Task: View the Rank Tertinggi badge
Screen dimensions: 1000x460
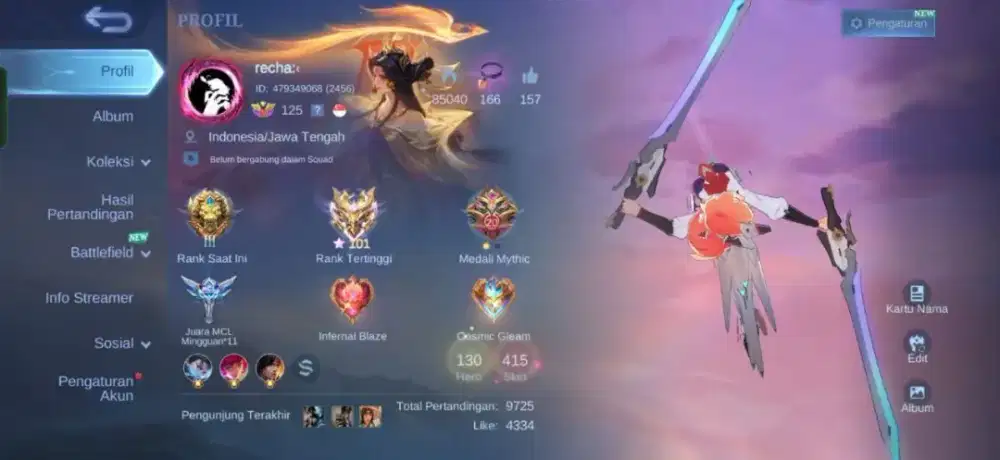Action: coord(353,212)
